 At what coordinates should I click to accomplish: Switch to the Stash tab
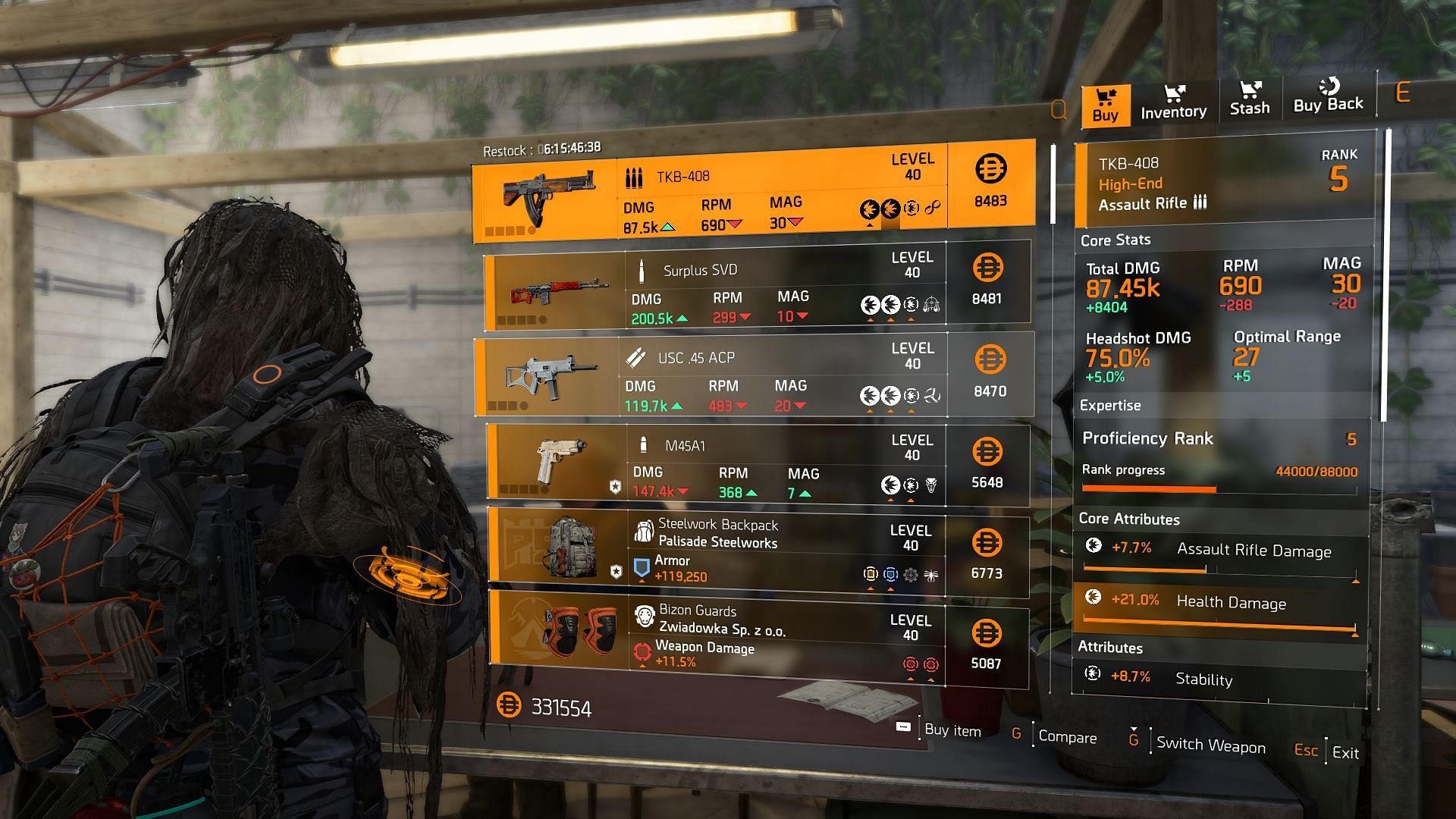tap(1249, 100)
